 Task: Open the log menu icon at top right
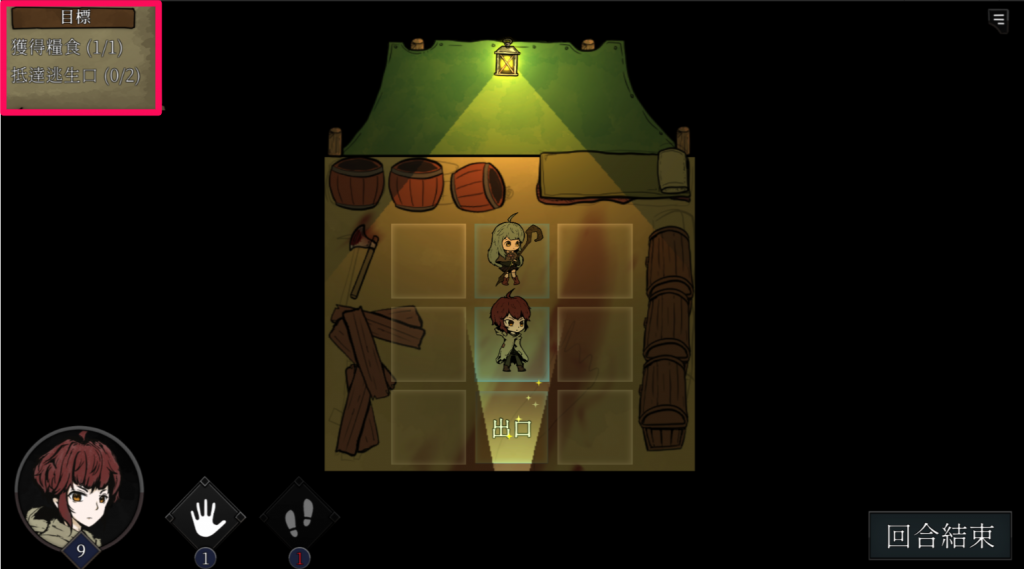(x=997, y=19)
